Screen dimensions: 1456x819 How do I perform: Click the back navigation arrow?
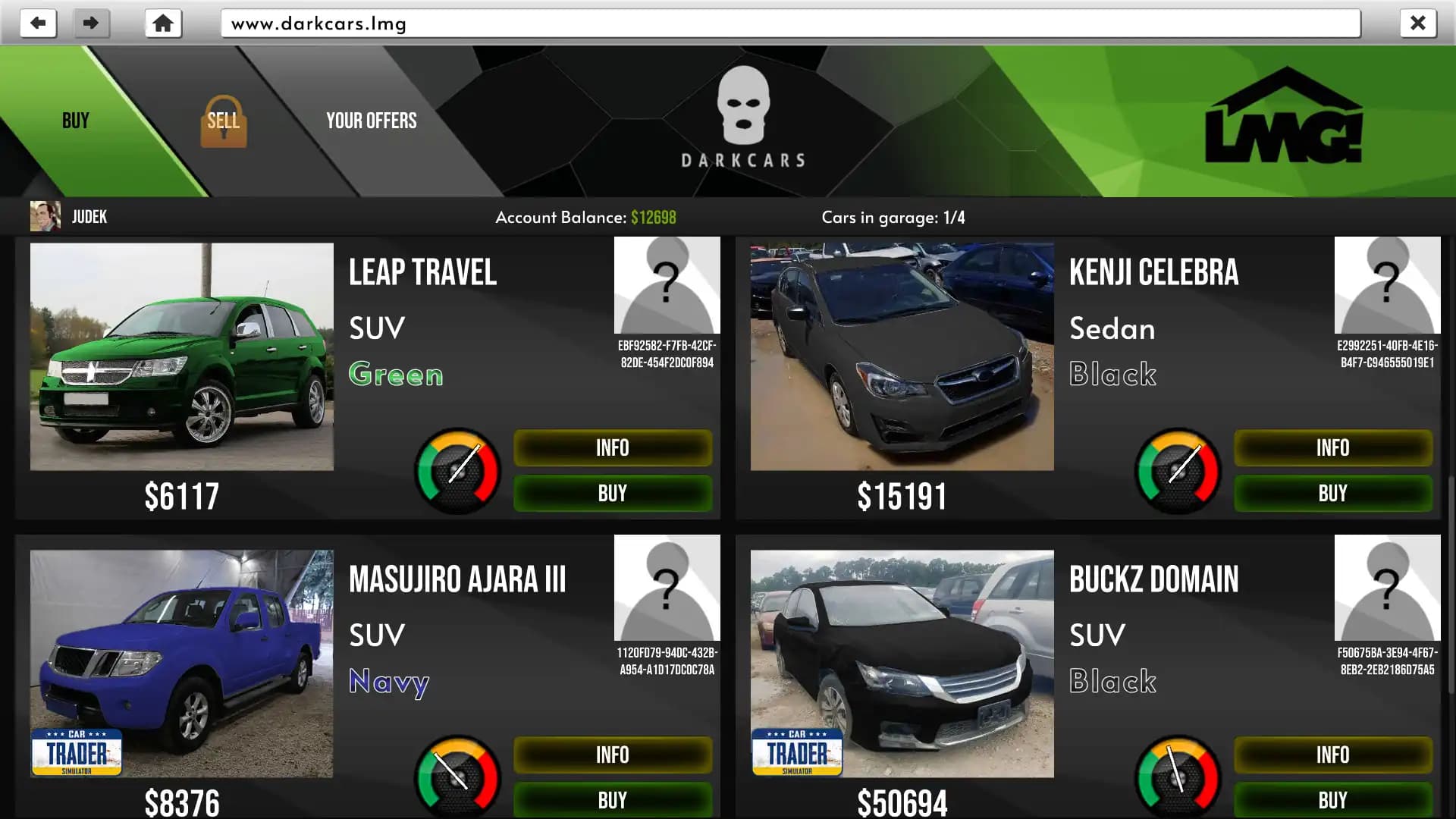pos(38,23)
